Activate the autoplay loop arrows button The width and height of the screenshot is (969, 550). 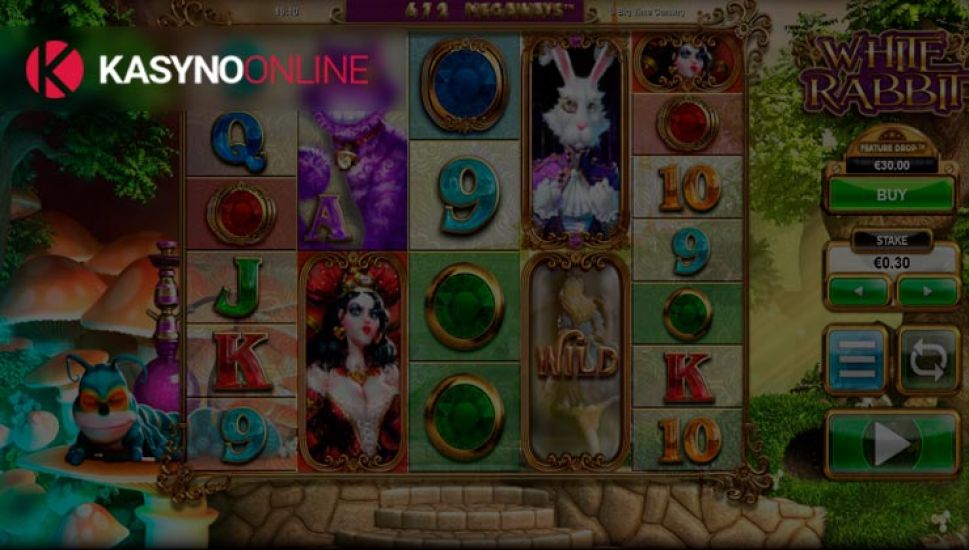[928, 359]
